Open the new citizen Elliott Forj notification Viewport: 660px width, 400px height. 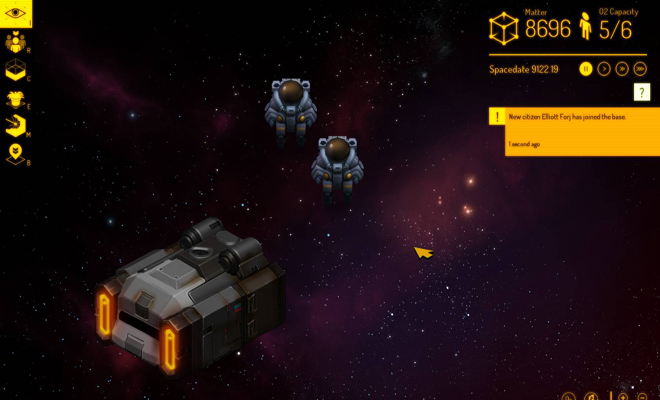point(574,131)
